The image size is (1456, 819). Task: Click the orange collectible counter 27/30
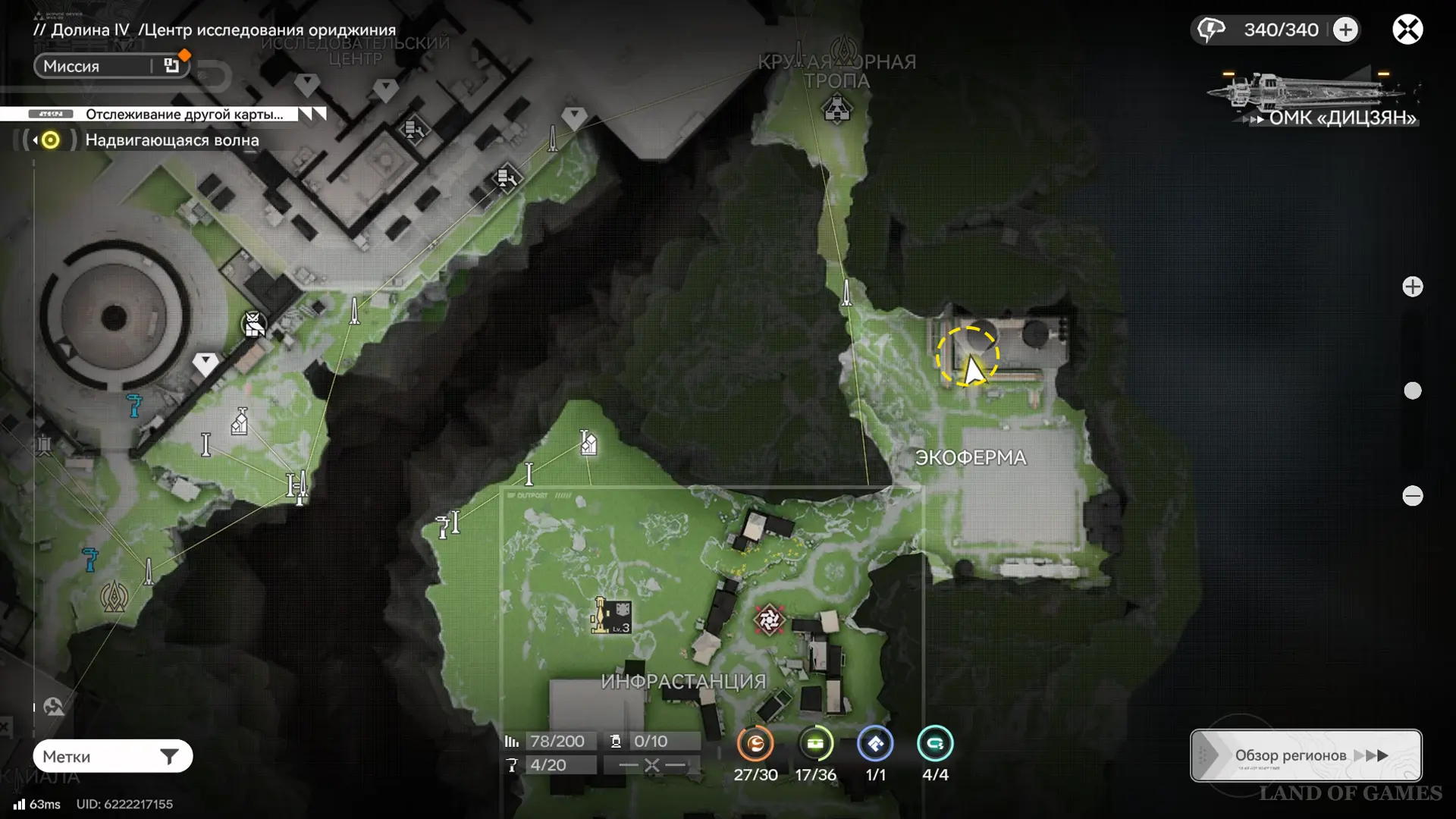[x=755, y=744]
